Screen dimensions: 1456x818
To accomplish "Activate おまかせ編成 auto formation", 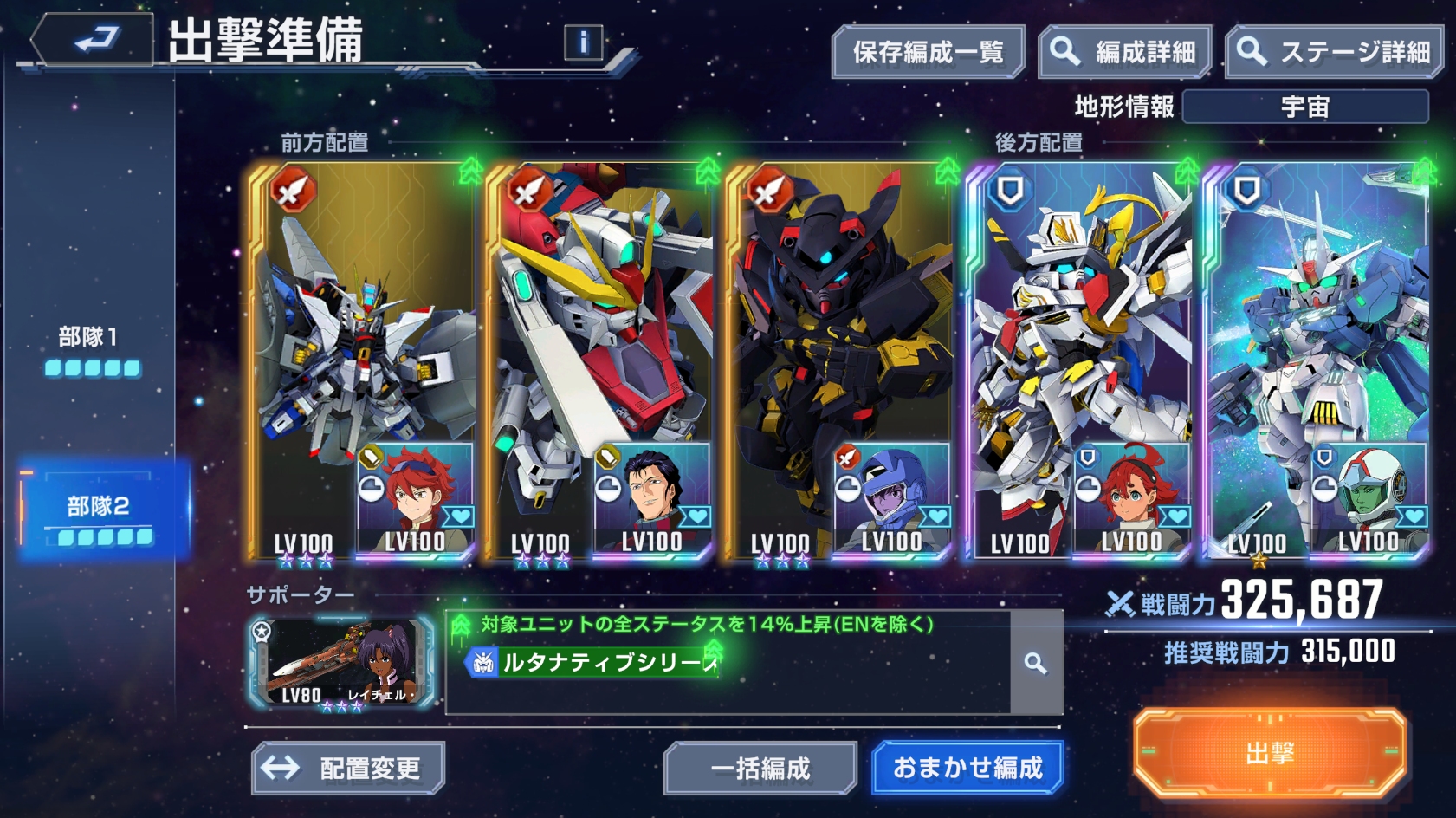I will pos(967,768).
